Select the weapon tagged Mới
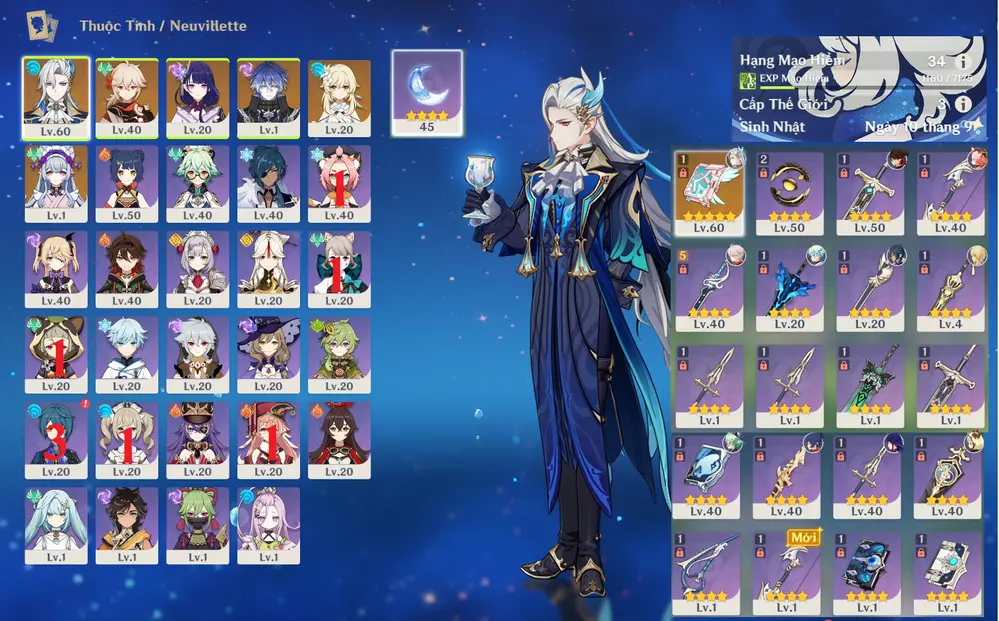This screenshot has height=621, width=999. [788, 574]
